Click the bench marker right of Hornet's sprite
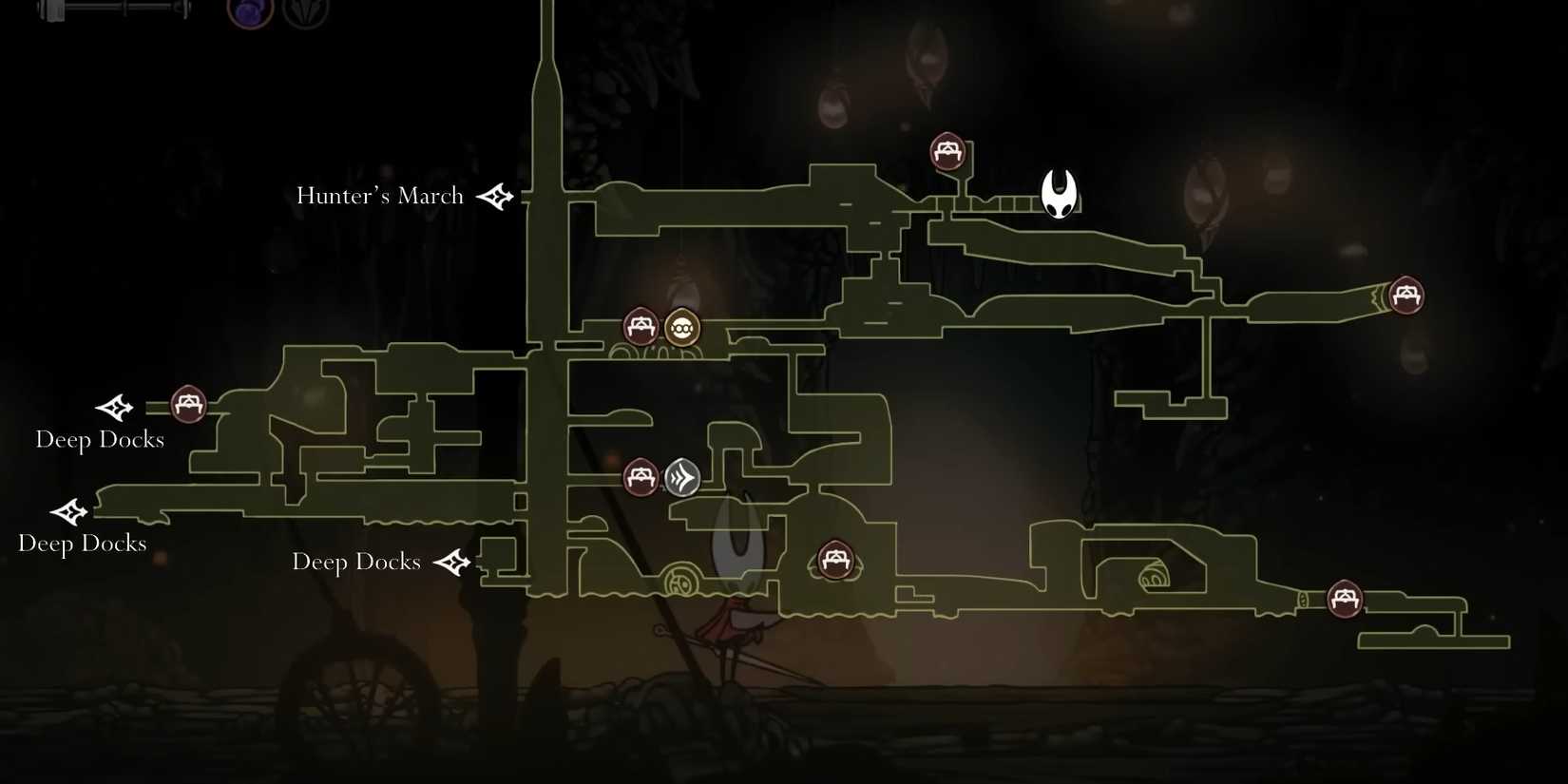Screen dimensions: 1568x784 pyautogui.click(x=837, y=561)
